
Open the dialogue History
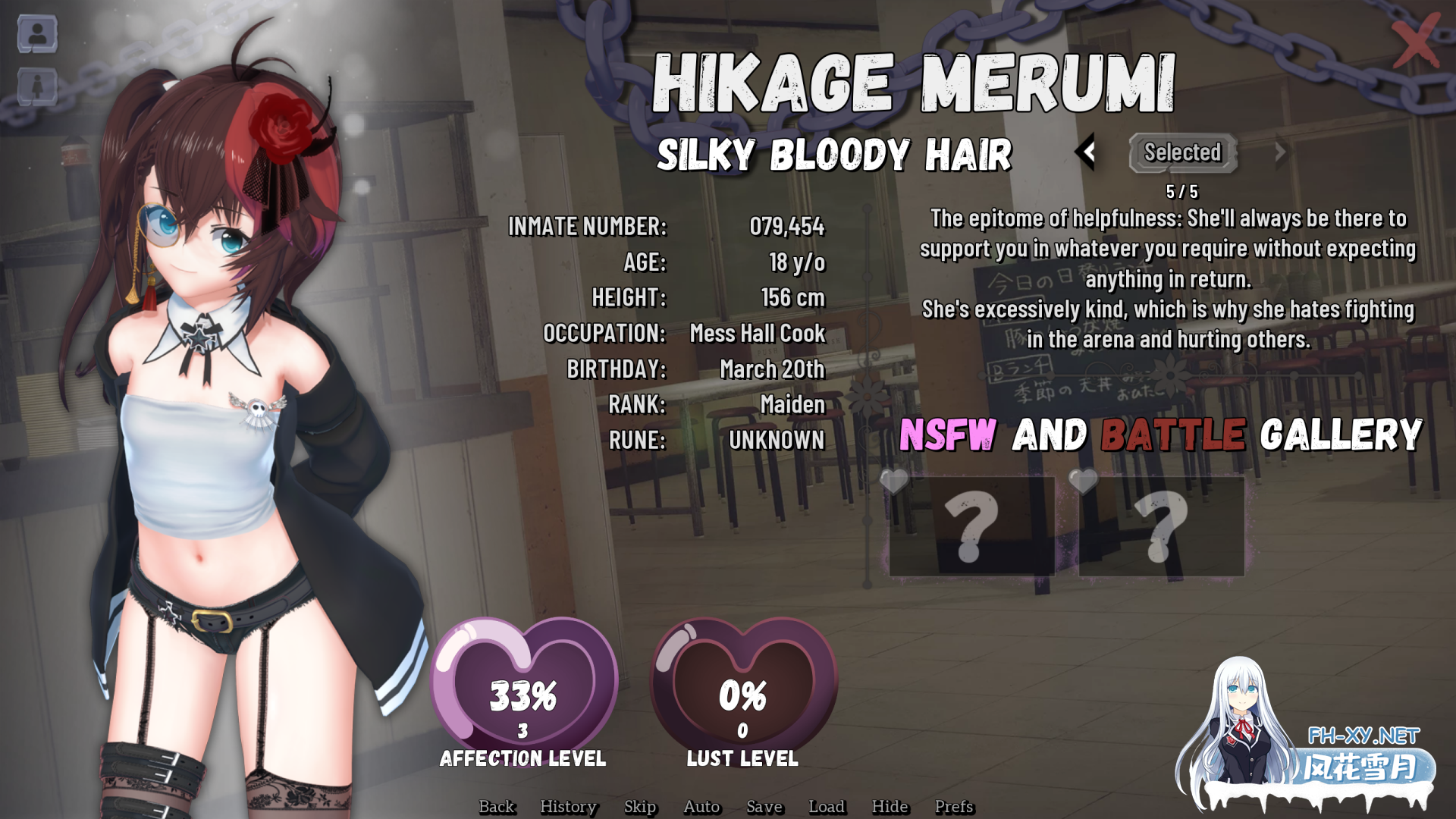(x=568, y=806)
